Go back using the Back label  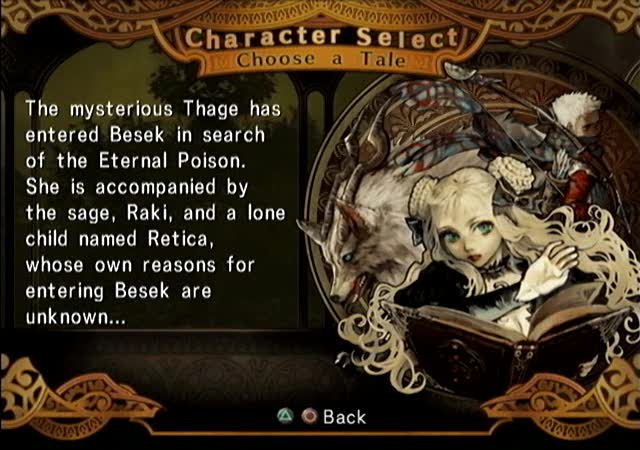click(344, 417)
